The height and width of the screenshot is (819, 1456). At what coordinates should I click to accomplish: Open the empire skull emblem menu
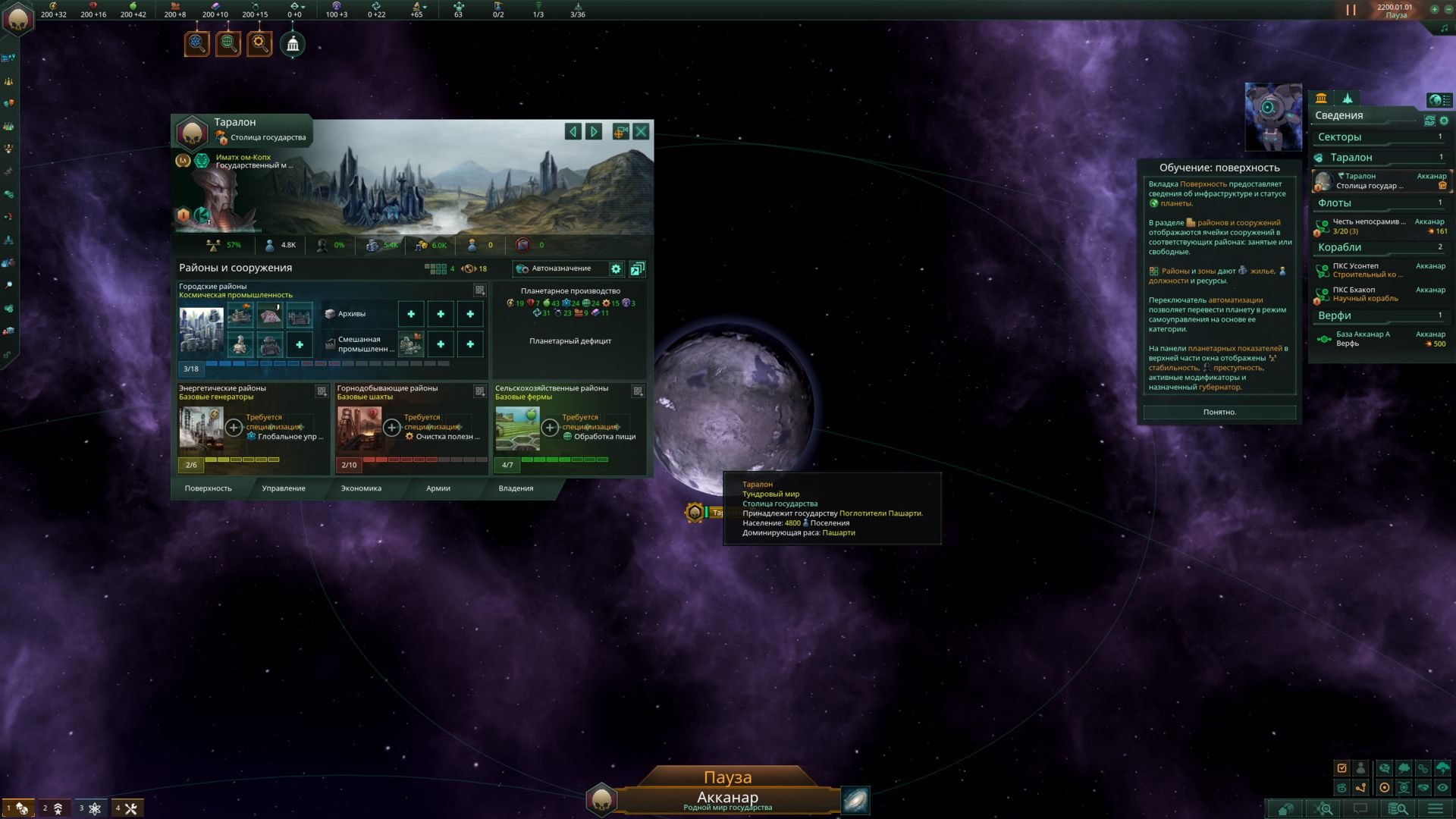coord(17,19)
